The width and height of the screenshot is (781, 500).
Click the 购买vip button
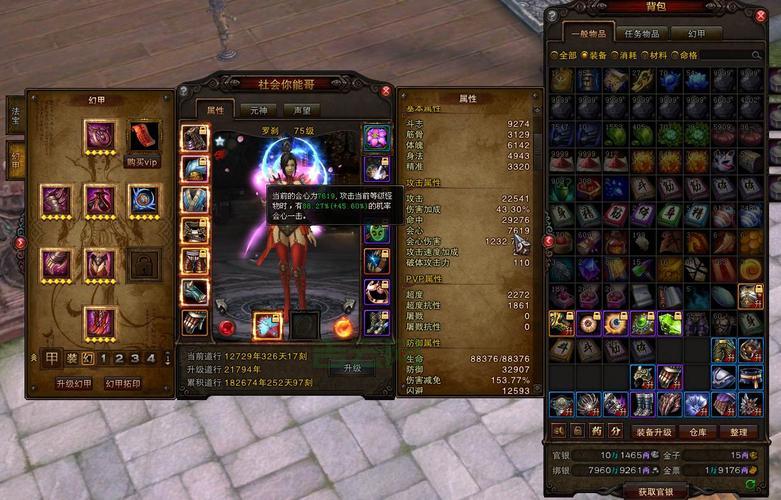142,162
